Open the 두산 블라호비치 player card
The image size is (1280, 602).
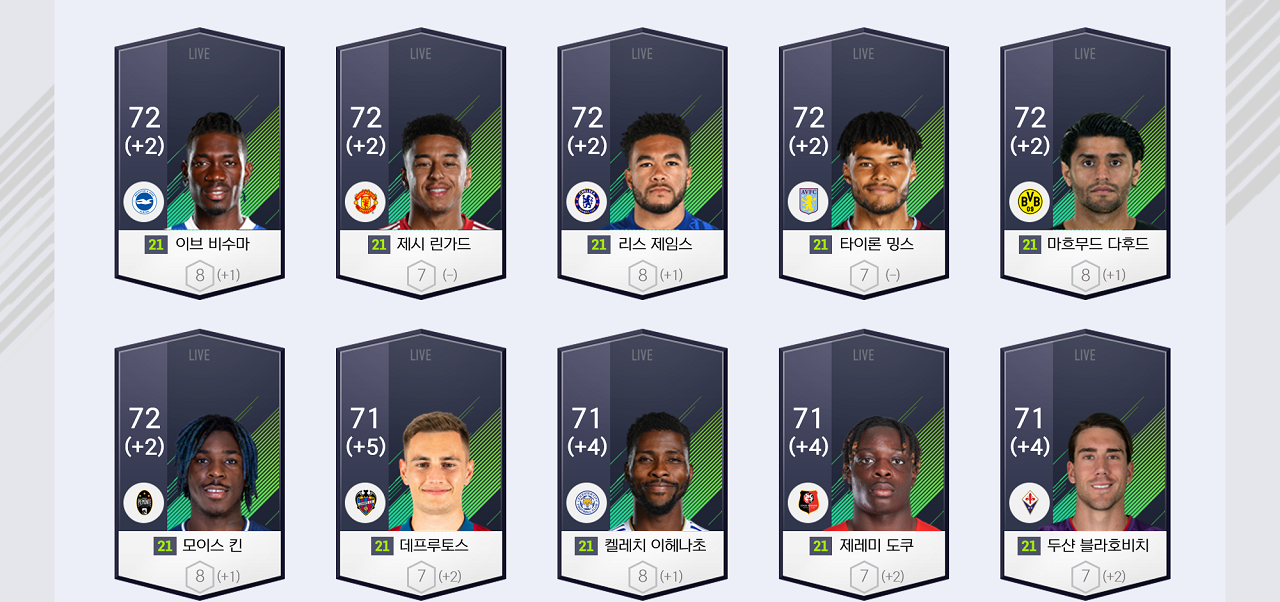point(1085,466)
